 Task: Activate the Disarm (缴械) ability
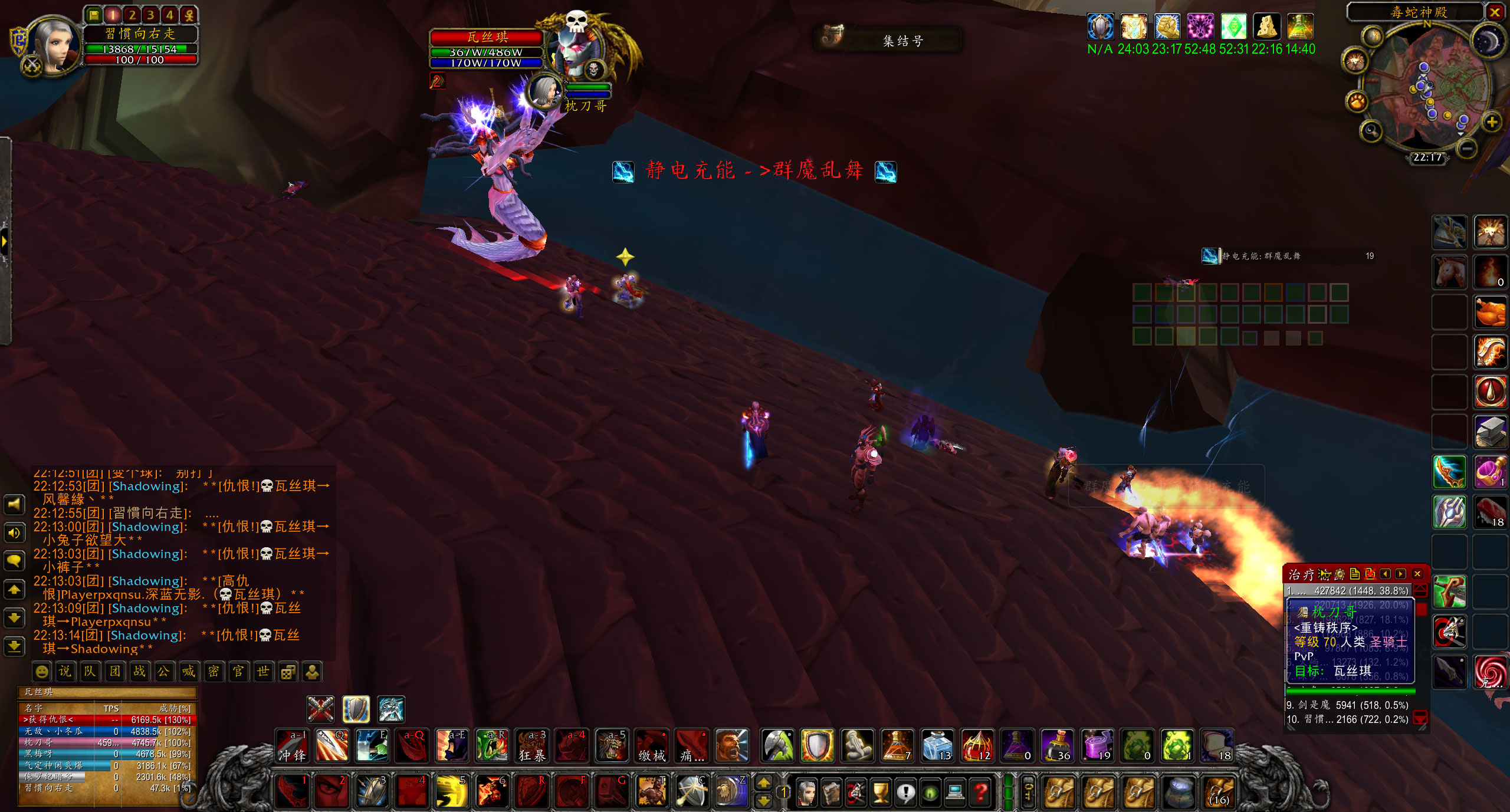(x=652, y=746)
